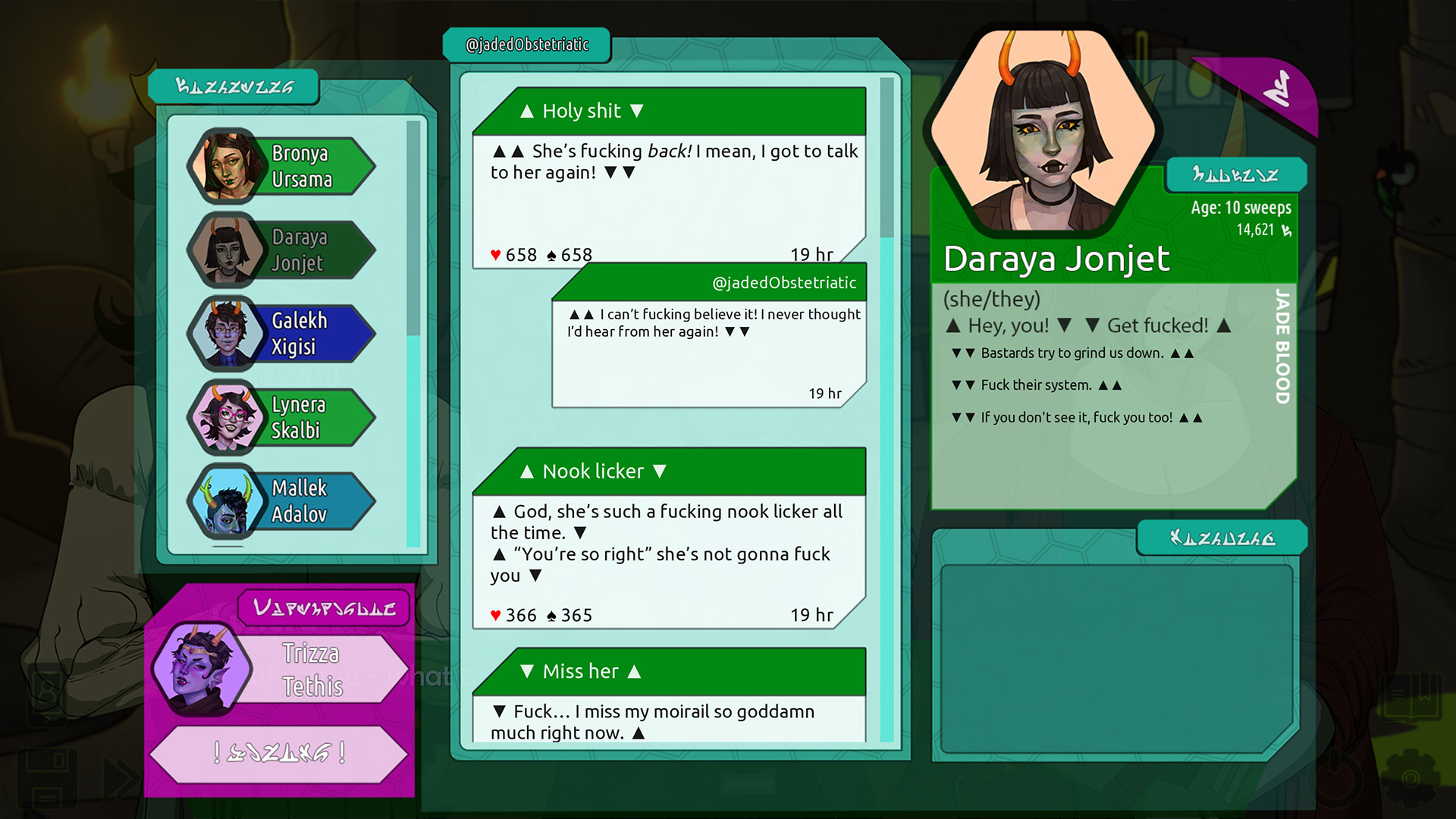The image size is (1456, 819).
Task: Select Bronya Ursama in the contact list
Action: point(302,166)
